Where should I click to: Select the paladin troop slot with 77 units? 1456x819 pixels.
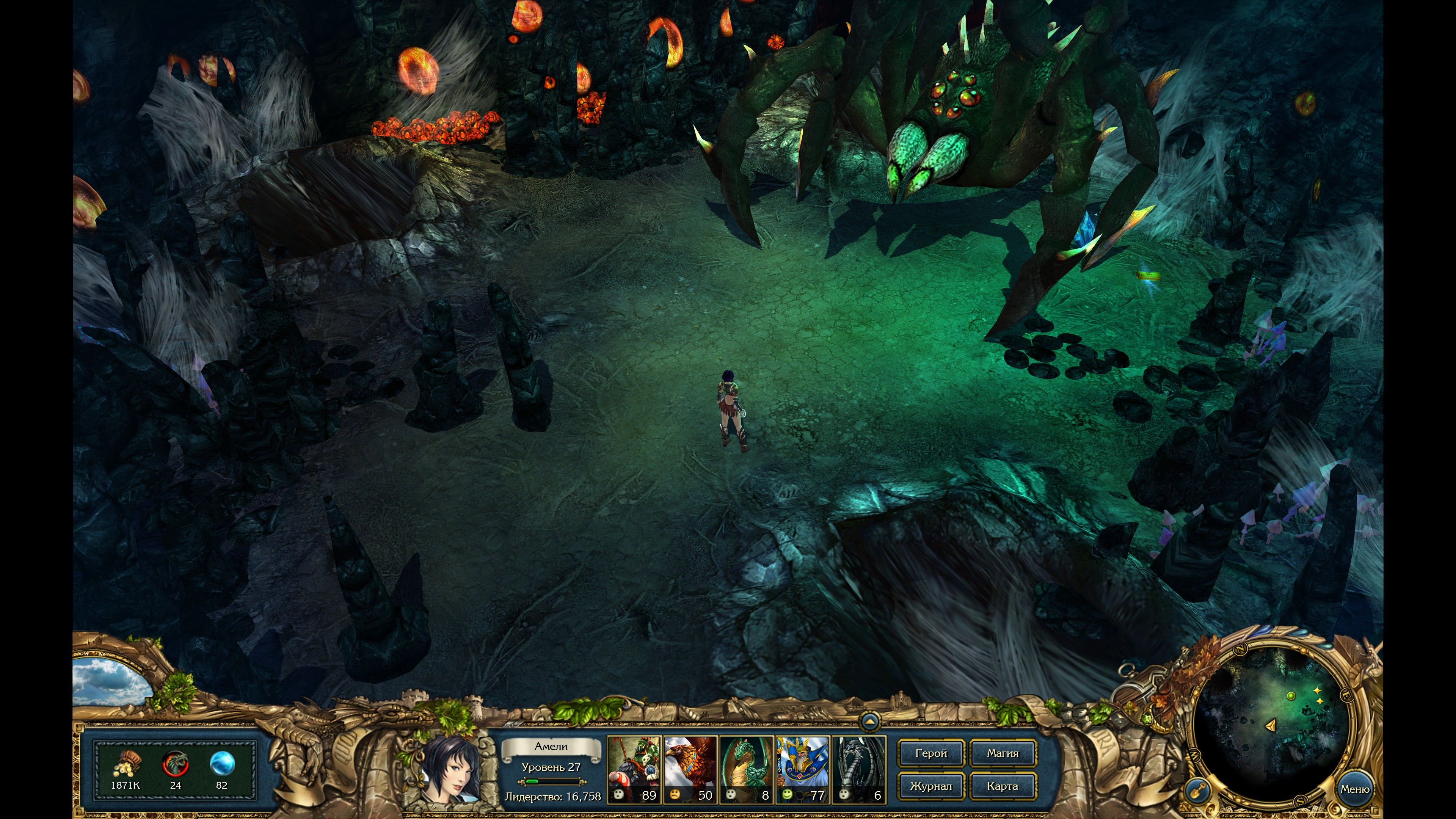click(802, 769)
